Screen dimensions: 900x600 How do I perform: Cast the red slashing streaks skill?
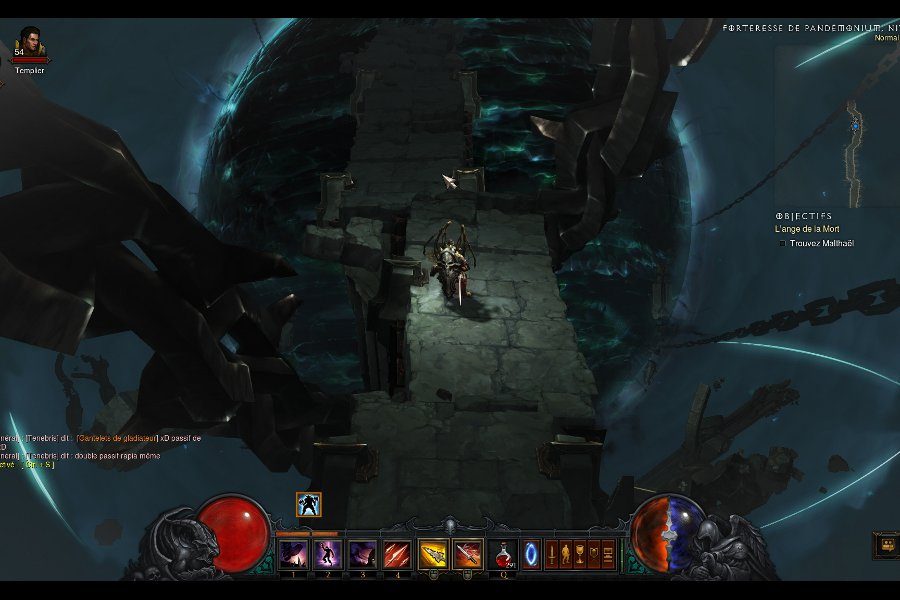(397, 553)
